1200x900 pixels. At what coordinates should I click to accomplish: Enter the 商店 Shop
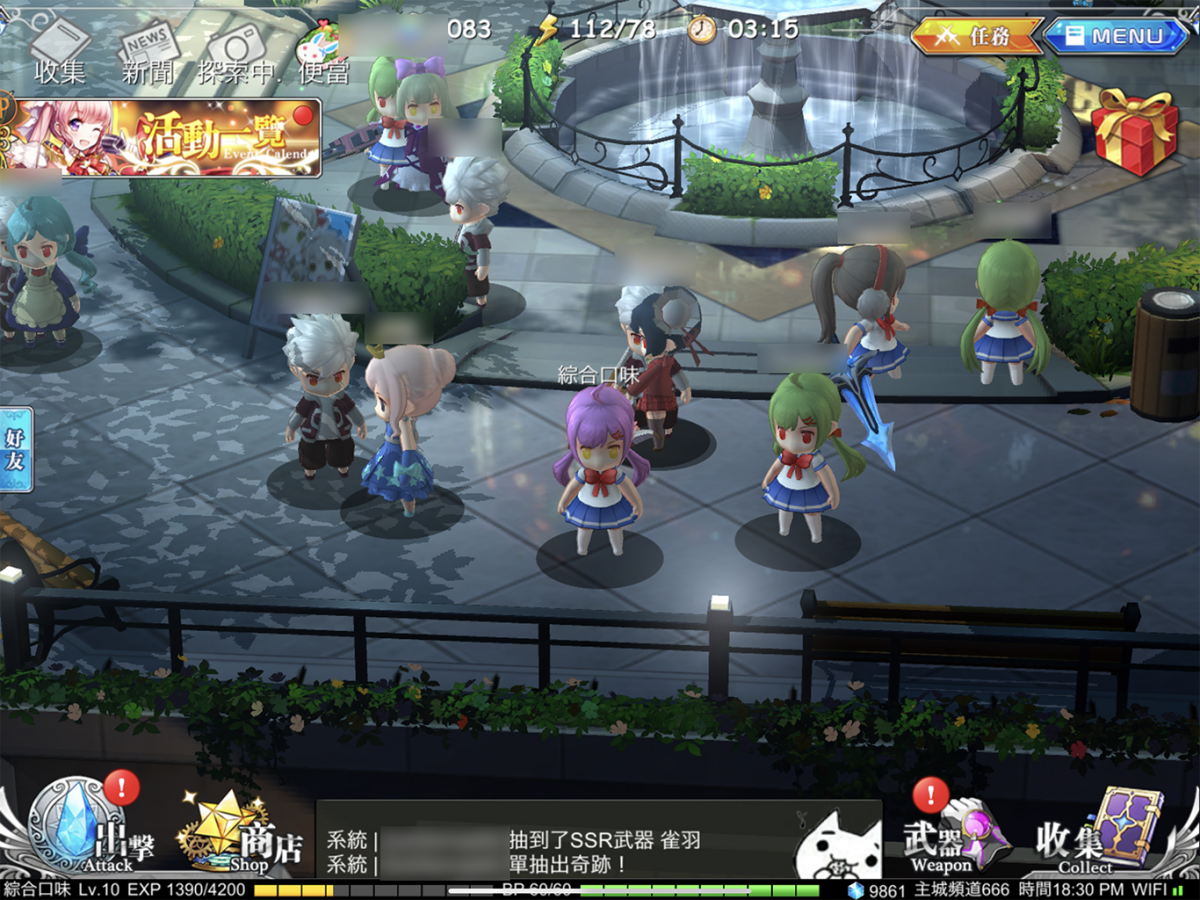pos(238,835)
